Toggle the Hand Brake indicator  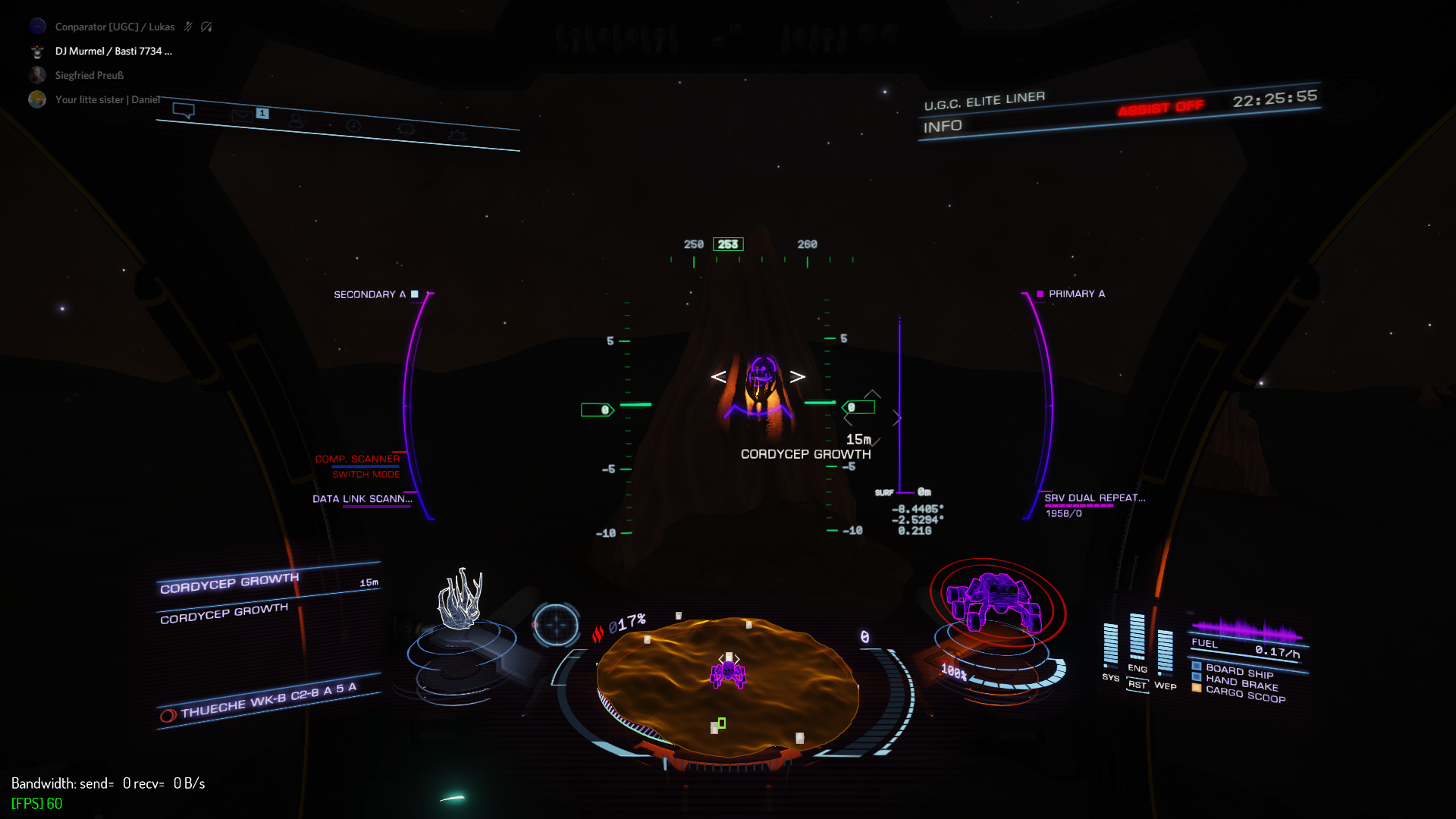click(1241, 683)
